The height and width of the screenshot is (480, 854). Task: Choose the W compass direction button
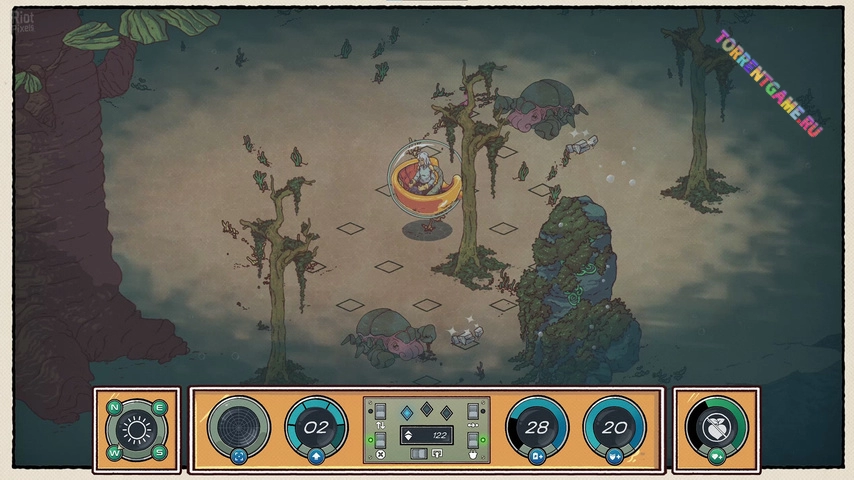click(114, 453)
